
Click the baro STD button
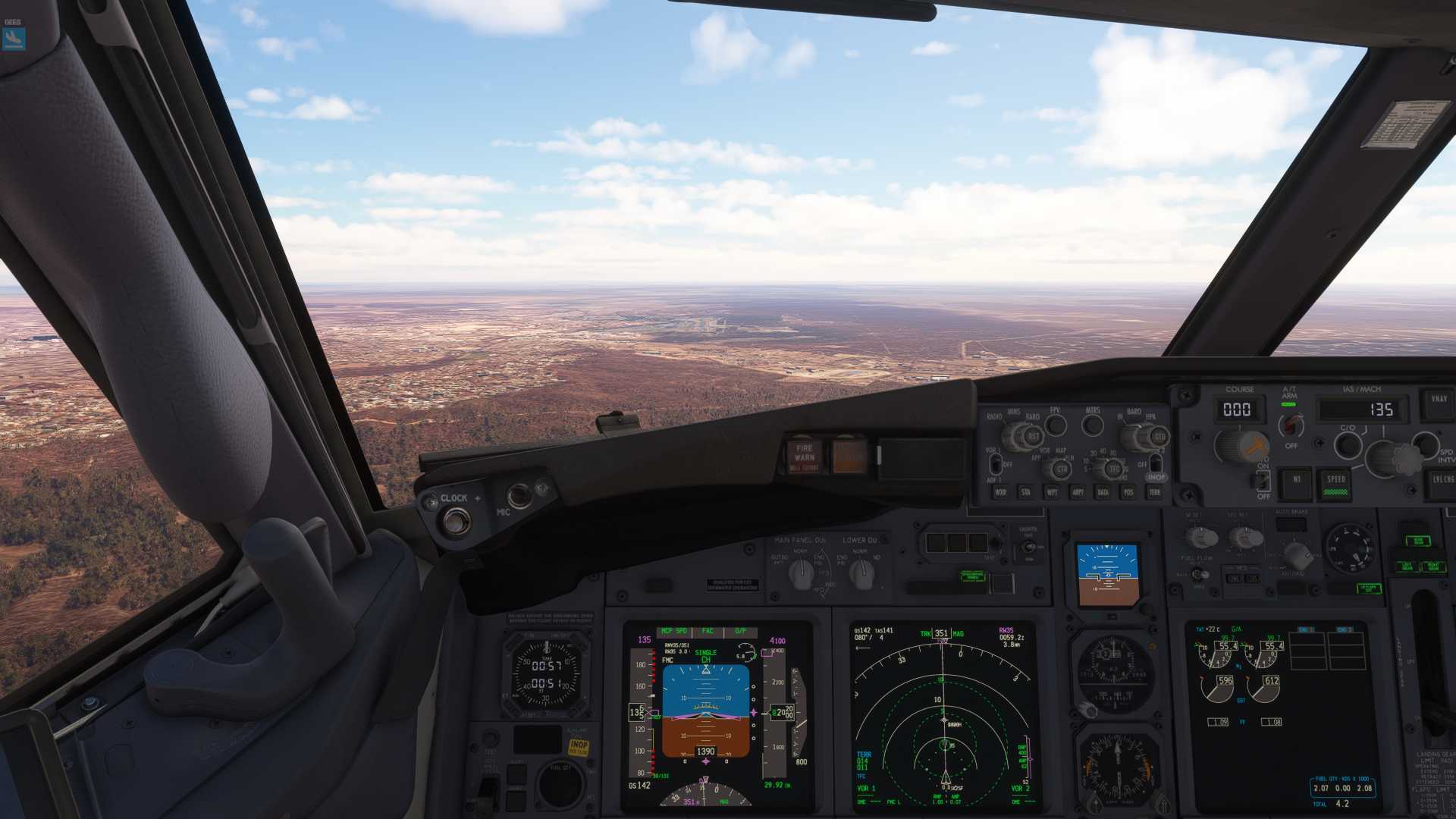pos(1159,437)
